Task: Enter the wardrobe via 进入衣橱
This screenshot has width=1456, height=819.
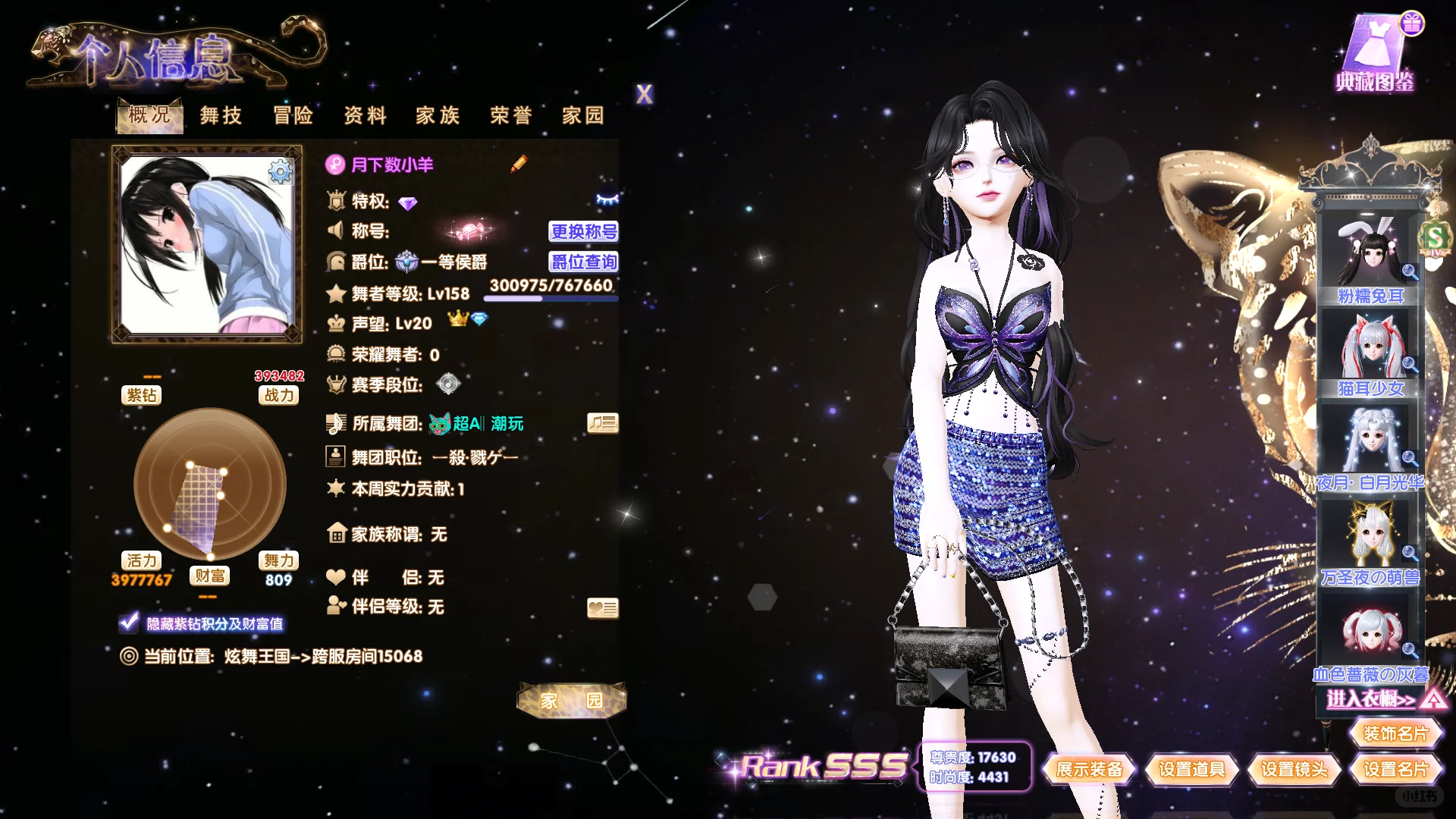Action: pos(1371,698)
